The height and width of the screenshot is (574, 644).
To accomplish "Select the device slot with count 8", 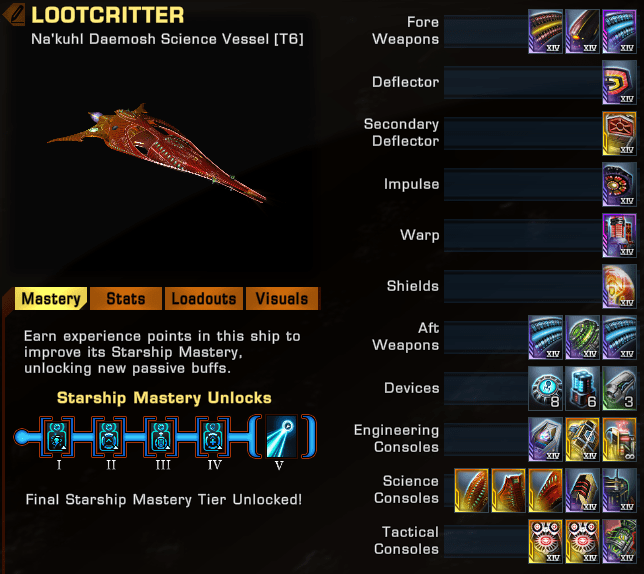I will tap(546, 388).
